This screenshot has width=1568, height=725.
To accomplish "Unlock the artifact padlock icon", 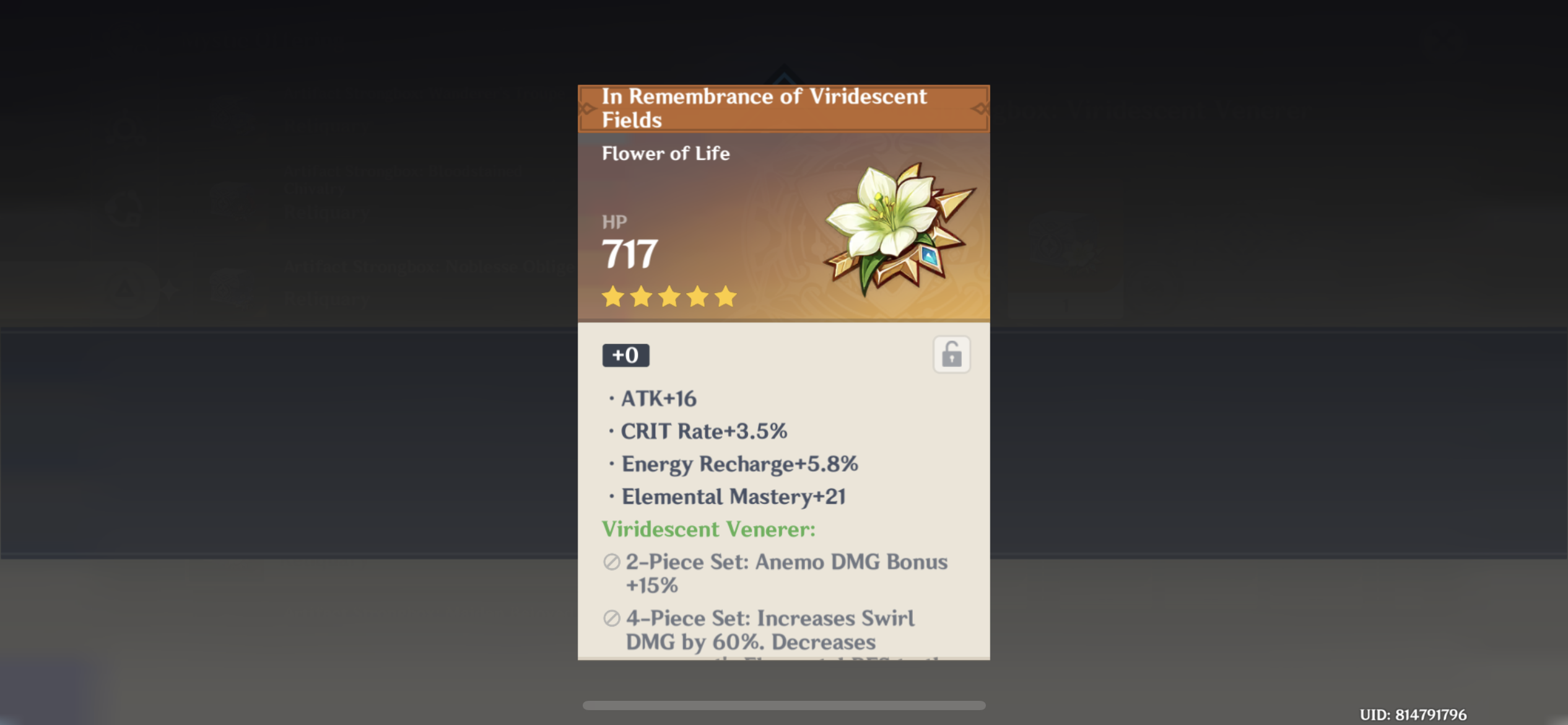I will pyautogui.click(x=952, y=354).
